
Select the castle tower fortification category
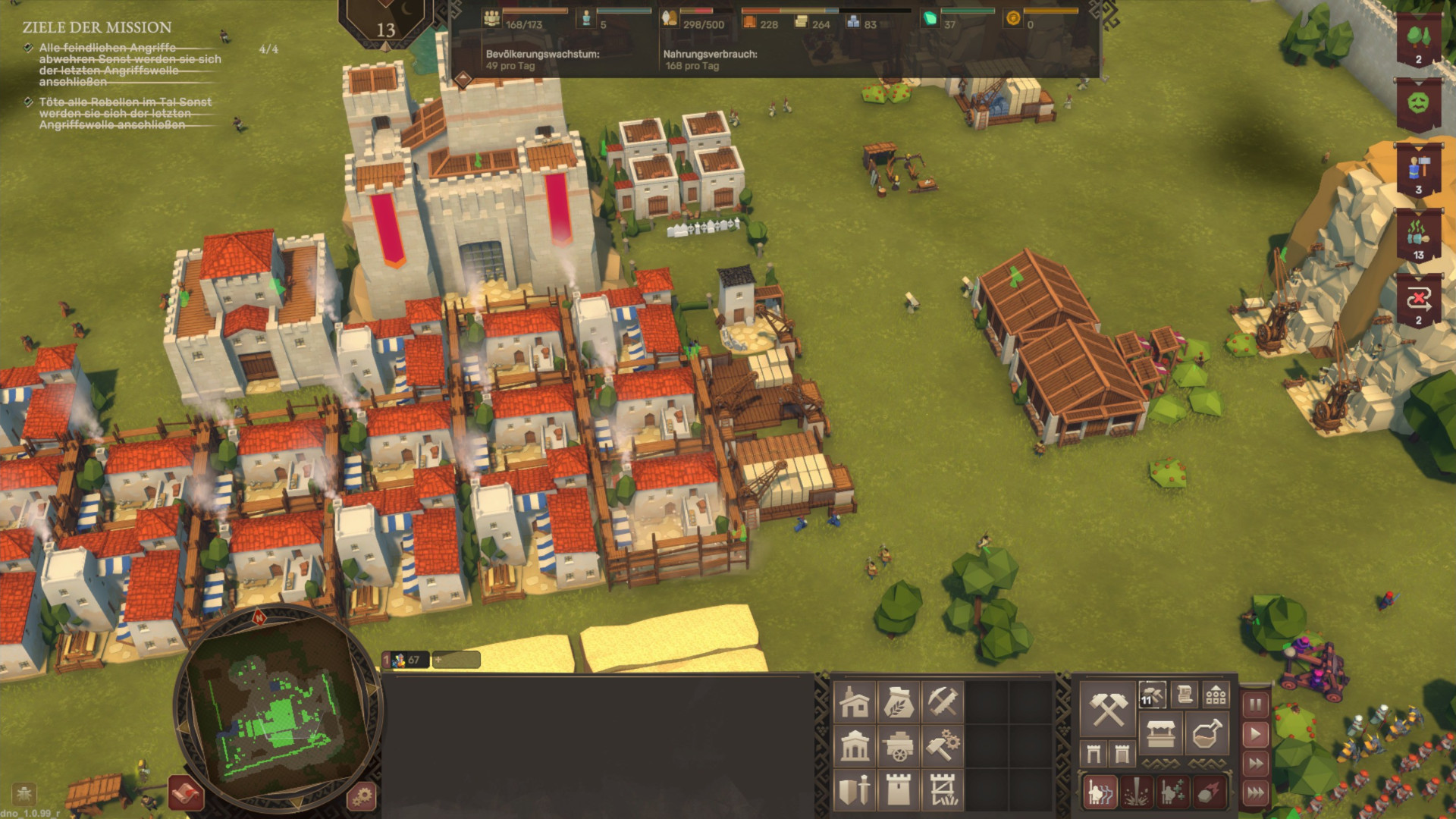point(899,790)
